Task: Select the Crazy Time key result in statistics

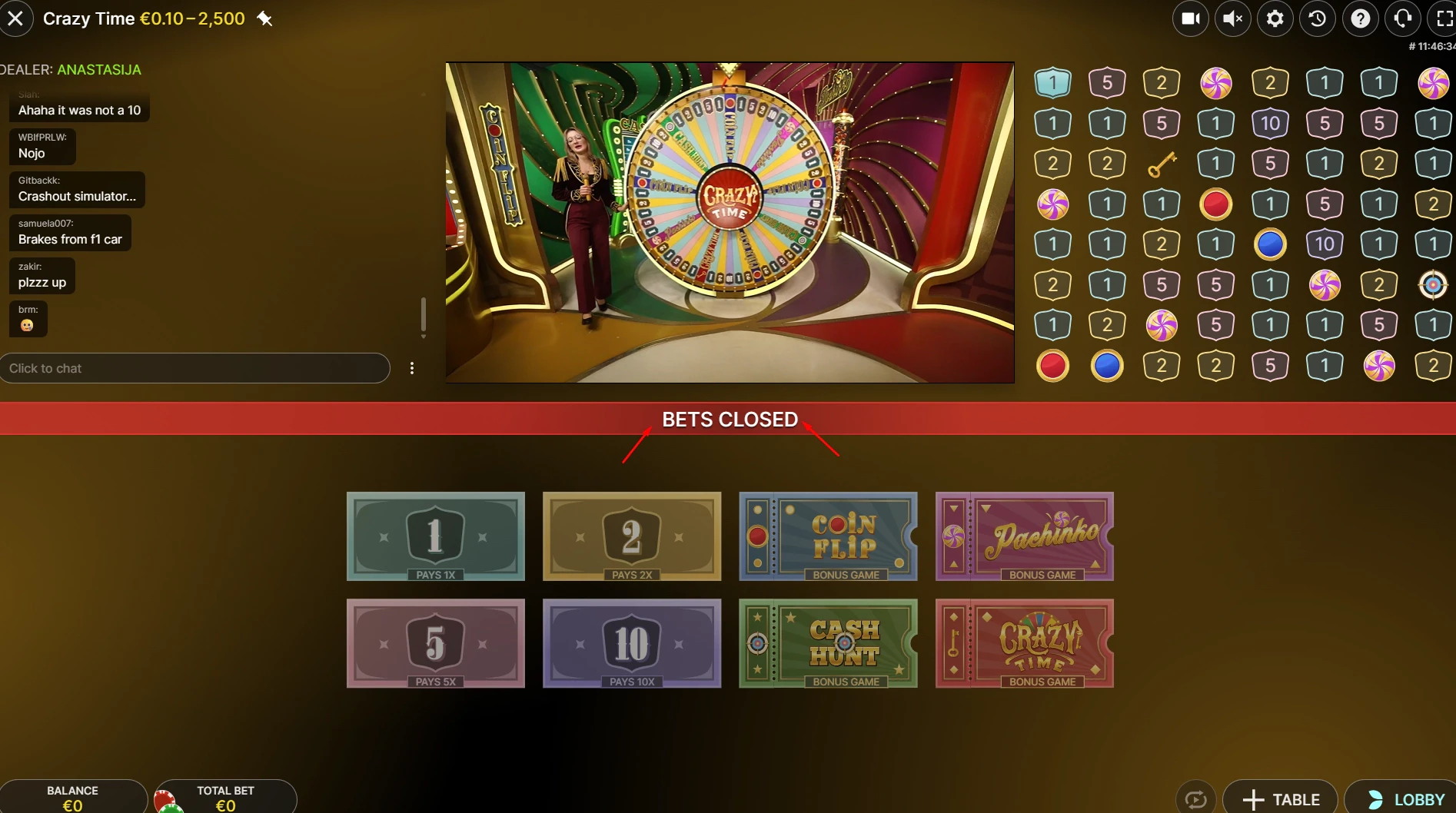Action: [x=1162, y=163]
